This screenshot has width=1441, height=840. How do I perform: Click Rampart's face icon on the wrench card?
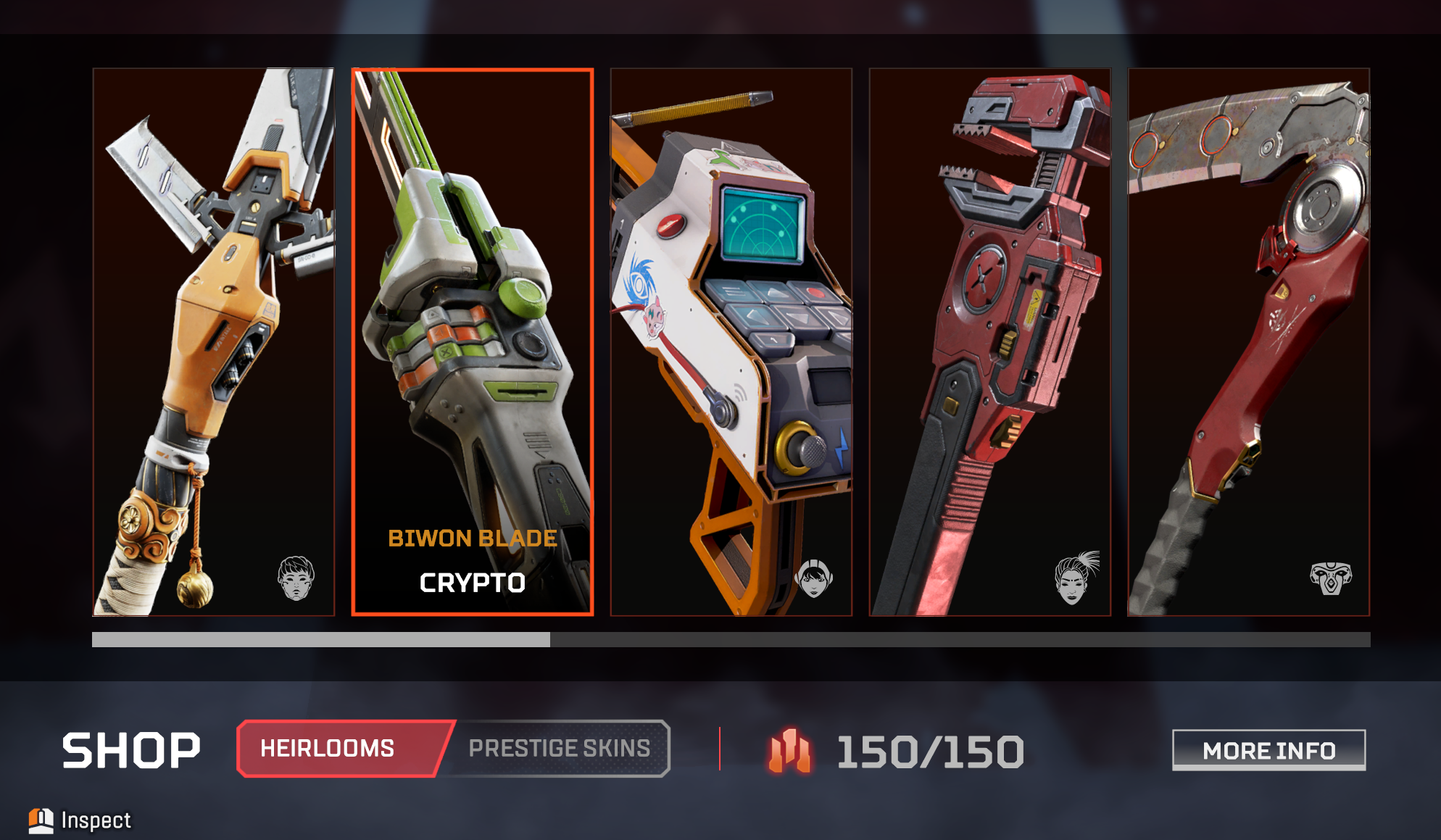pyautogui.click(x=1076, y=579)
